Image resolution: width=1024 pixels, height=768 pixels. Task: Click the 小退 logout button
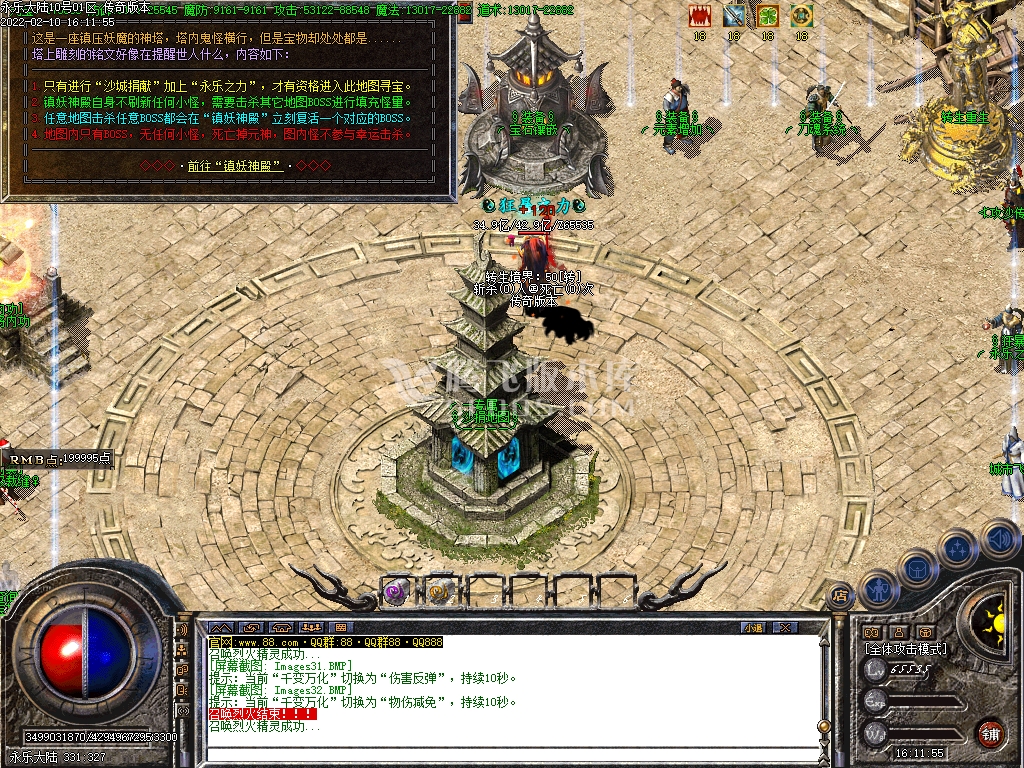(753, 627)
